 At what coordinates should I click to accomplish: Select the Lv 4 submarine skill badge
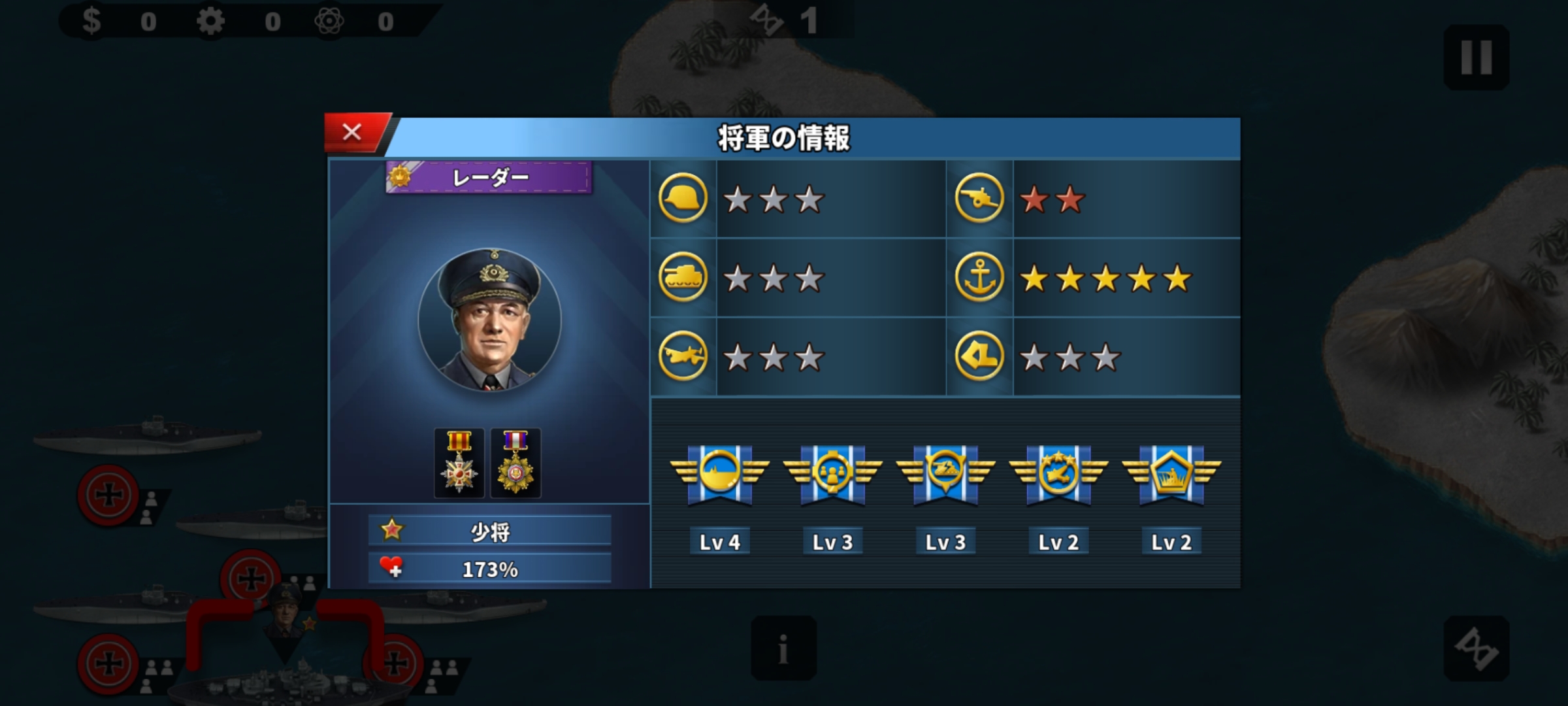pyautogui.click(x=719, y=475)
